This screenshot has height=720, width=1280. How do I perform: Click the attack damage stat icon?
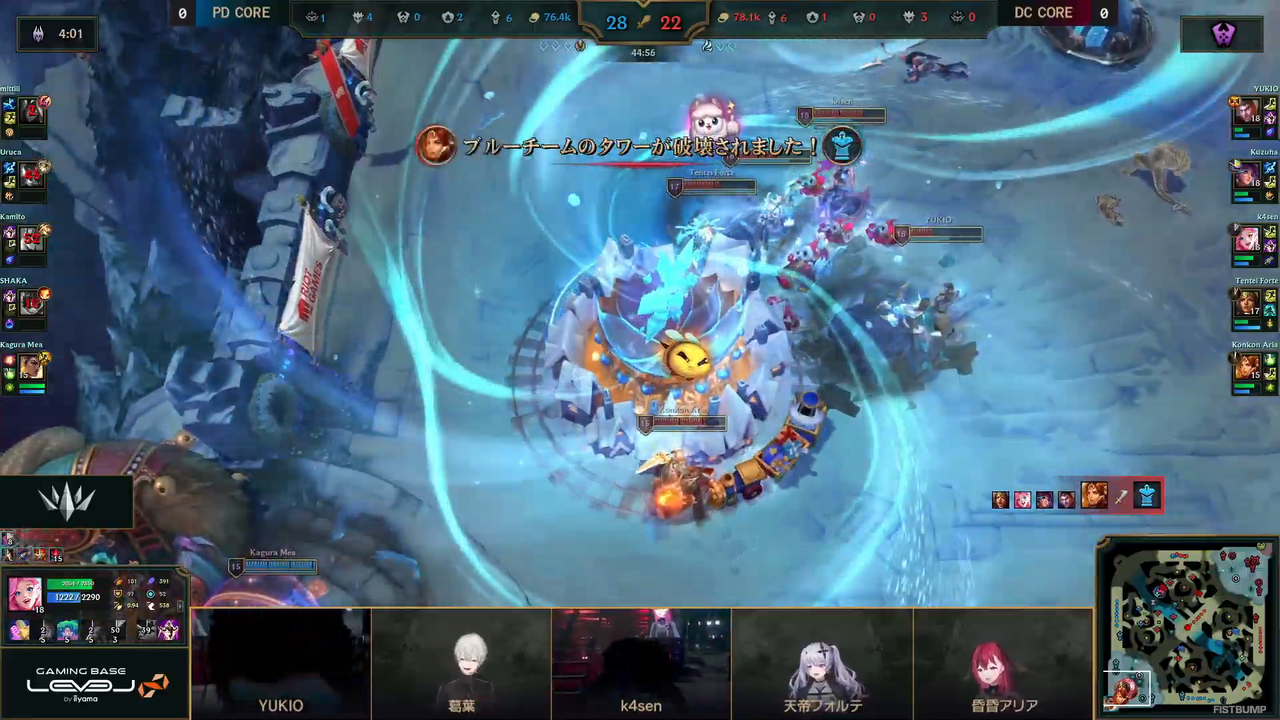point(117,582)
